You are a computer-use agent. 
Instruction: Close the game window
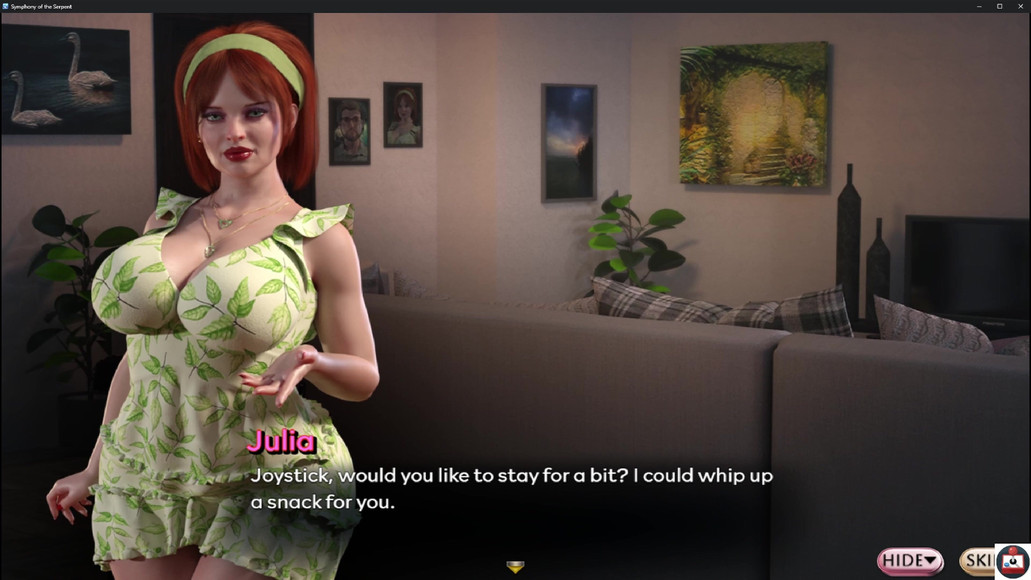click(1019, 6)
